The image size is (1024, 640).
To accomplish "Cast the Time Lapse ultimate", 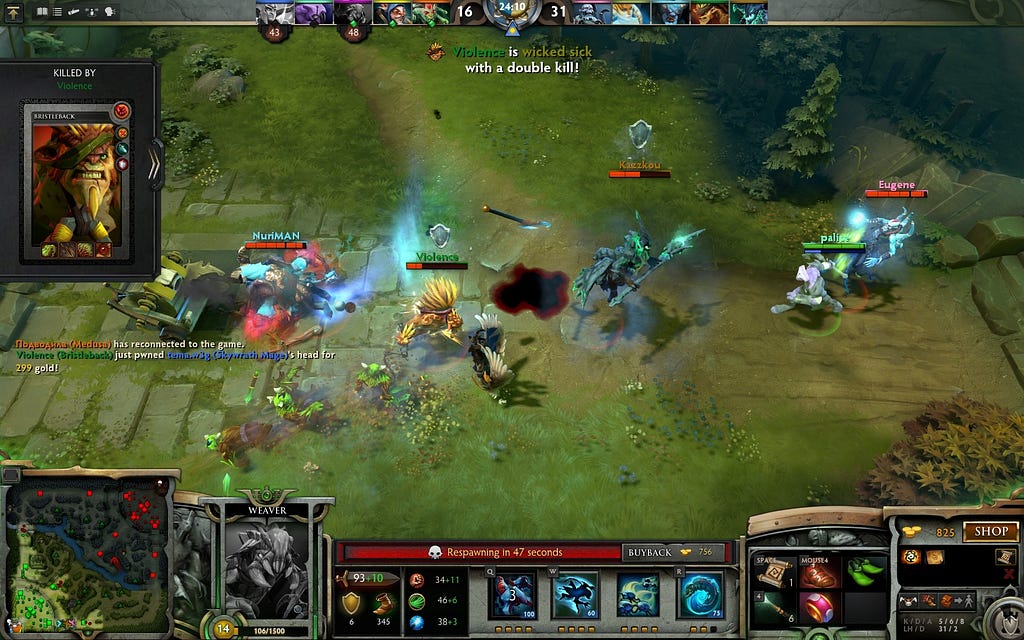I will pos(701,595).
